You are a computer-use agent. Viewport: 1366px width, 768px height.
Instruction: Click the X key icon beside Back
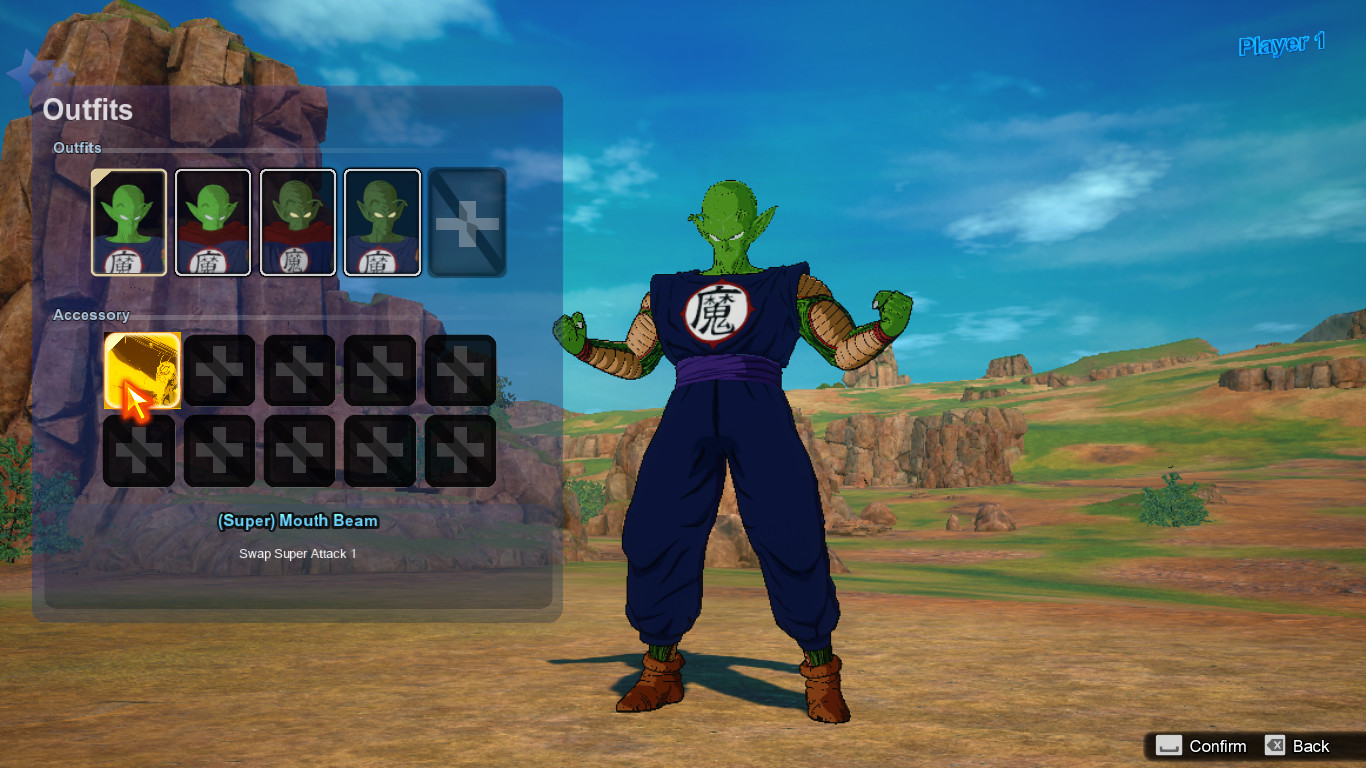tap(1275, 746)
